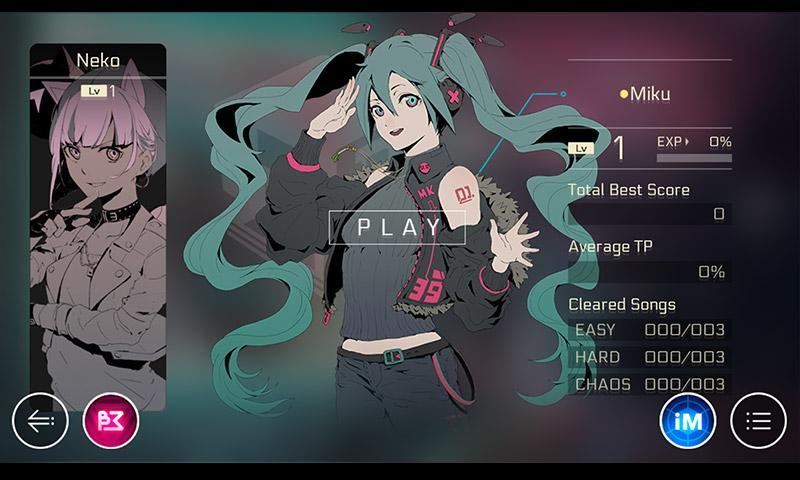
Task: Open the list menu button
Action: click(759, 421)
